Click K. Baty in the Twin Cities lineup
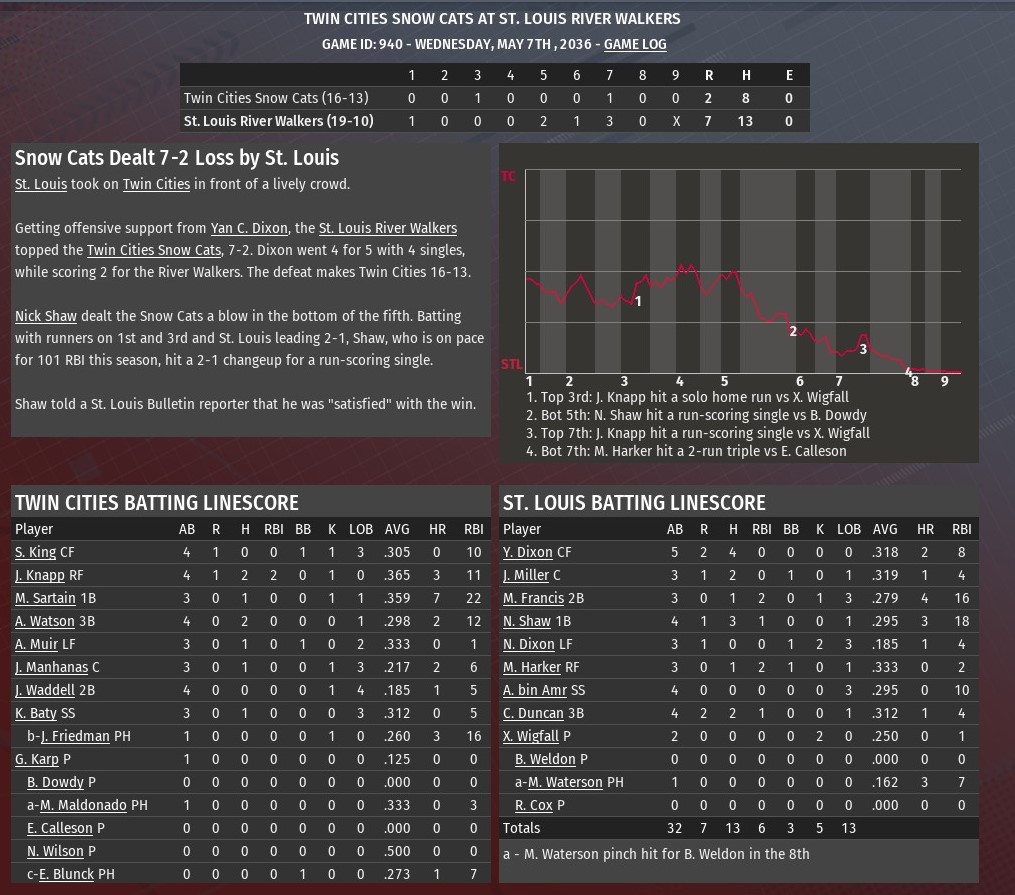1015x895 pixels. (35, 713)
